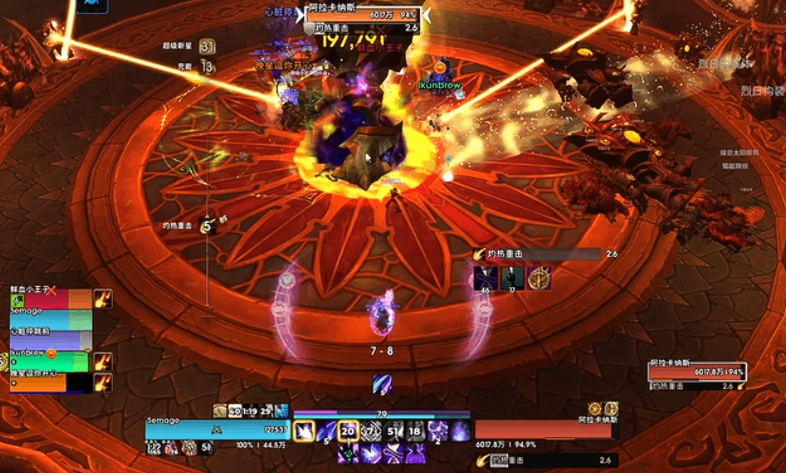The width and height of the screenshot is (786, 473).
Task: Activate the ability with cooldown 18
Action: [x=414, y=432]
